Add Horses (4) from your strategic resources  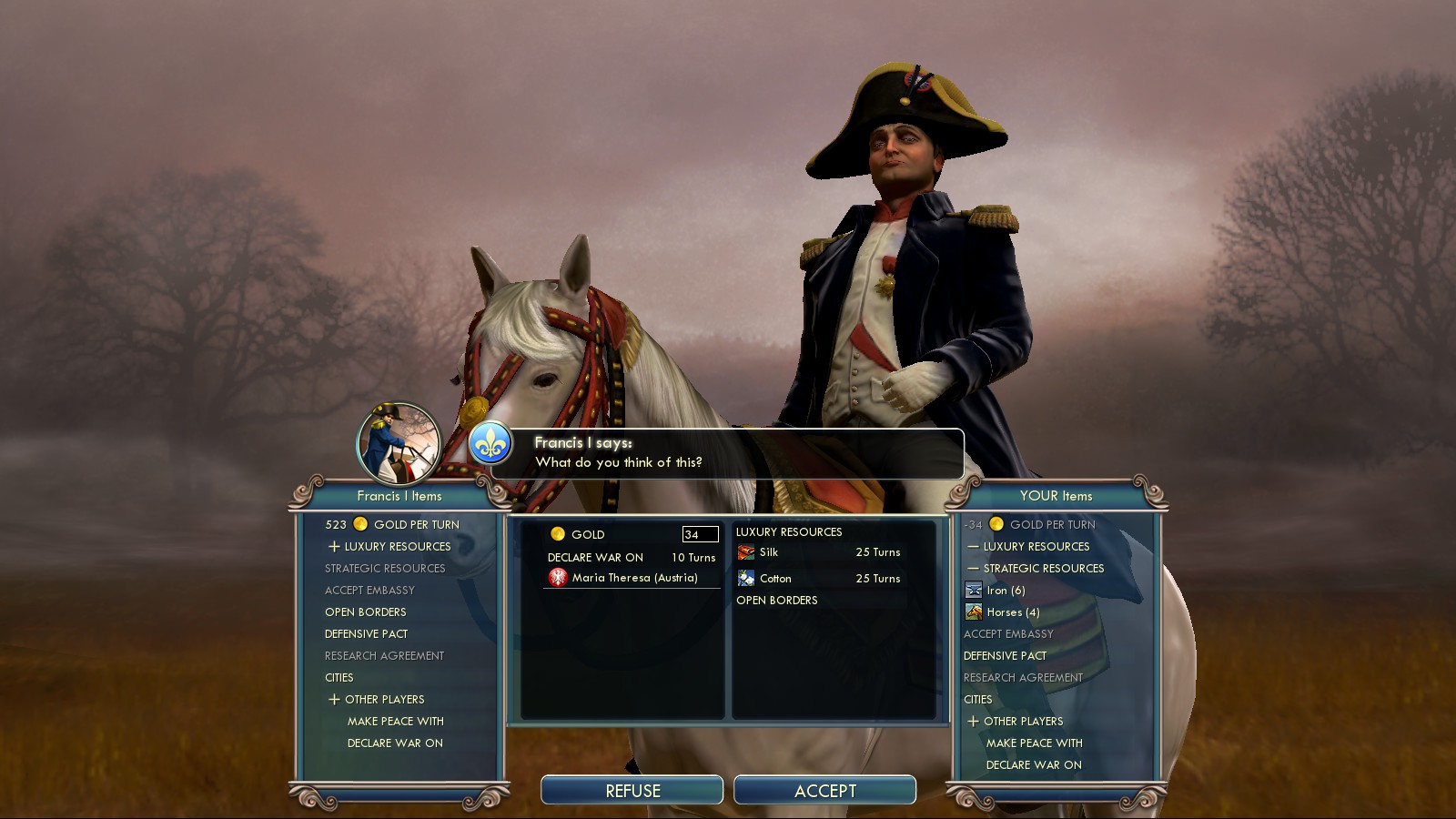[1012, 612]
